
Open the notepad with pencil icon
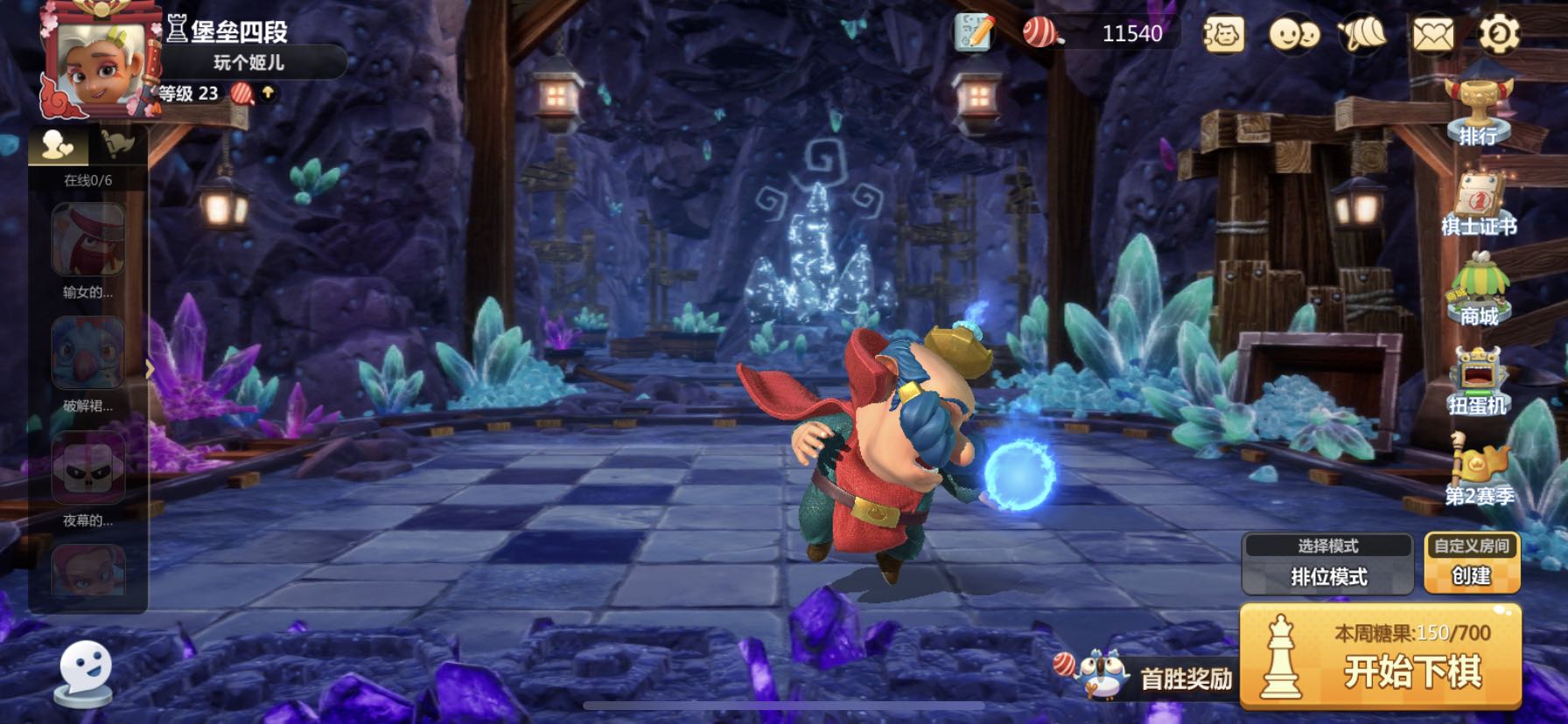tap(974, 34)
